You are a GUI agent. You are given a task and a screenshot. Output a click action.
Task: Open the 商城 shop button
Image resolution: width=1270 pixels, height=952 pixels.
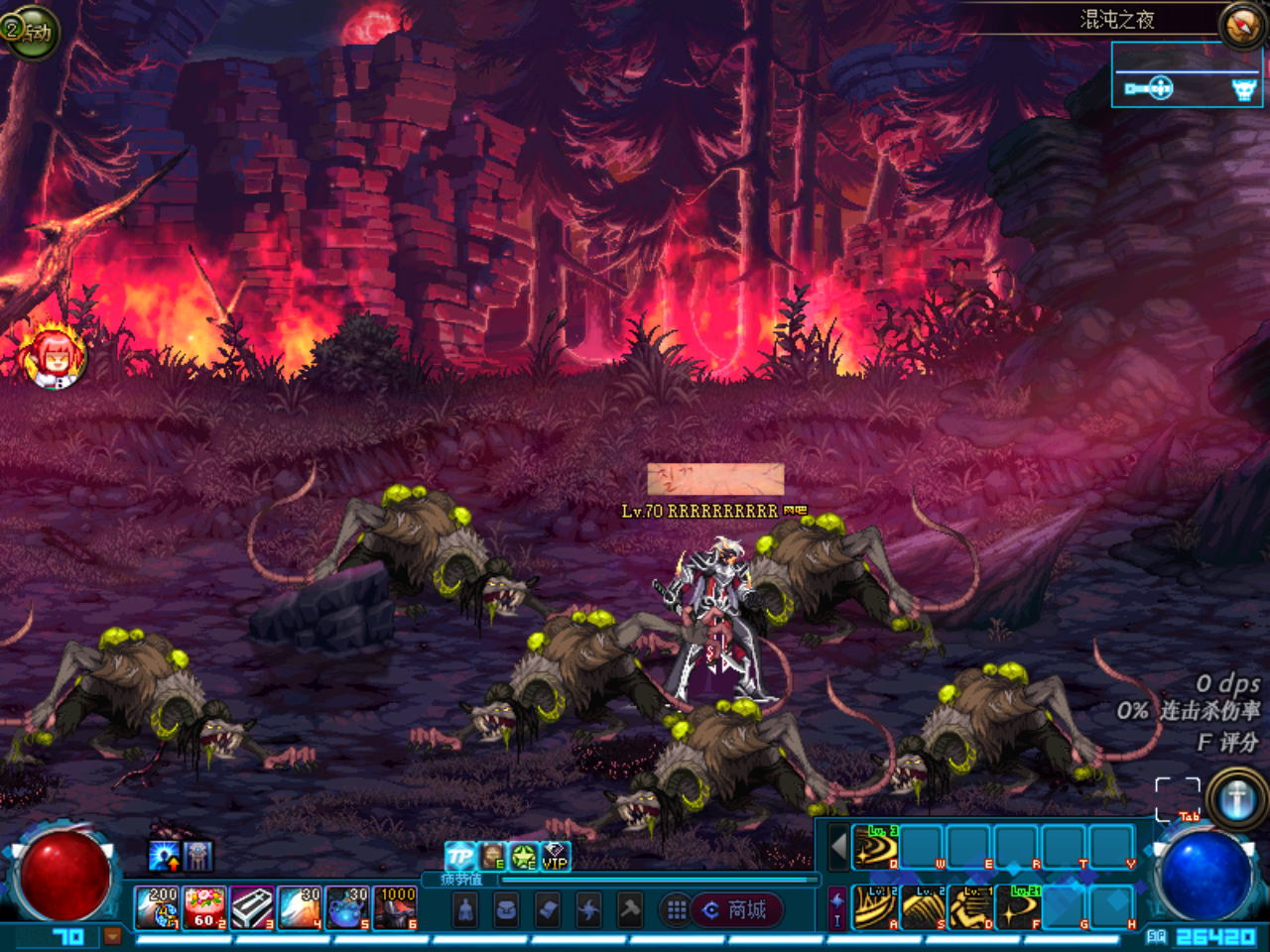tap(737, 909)
